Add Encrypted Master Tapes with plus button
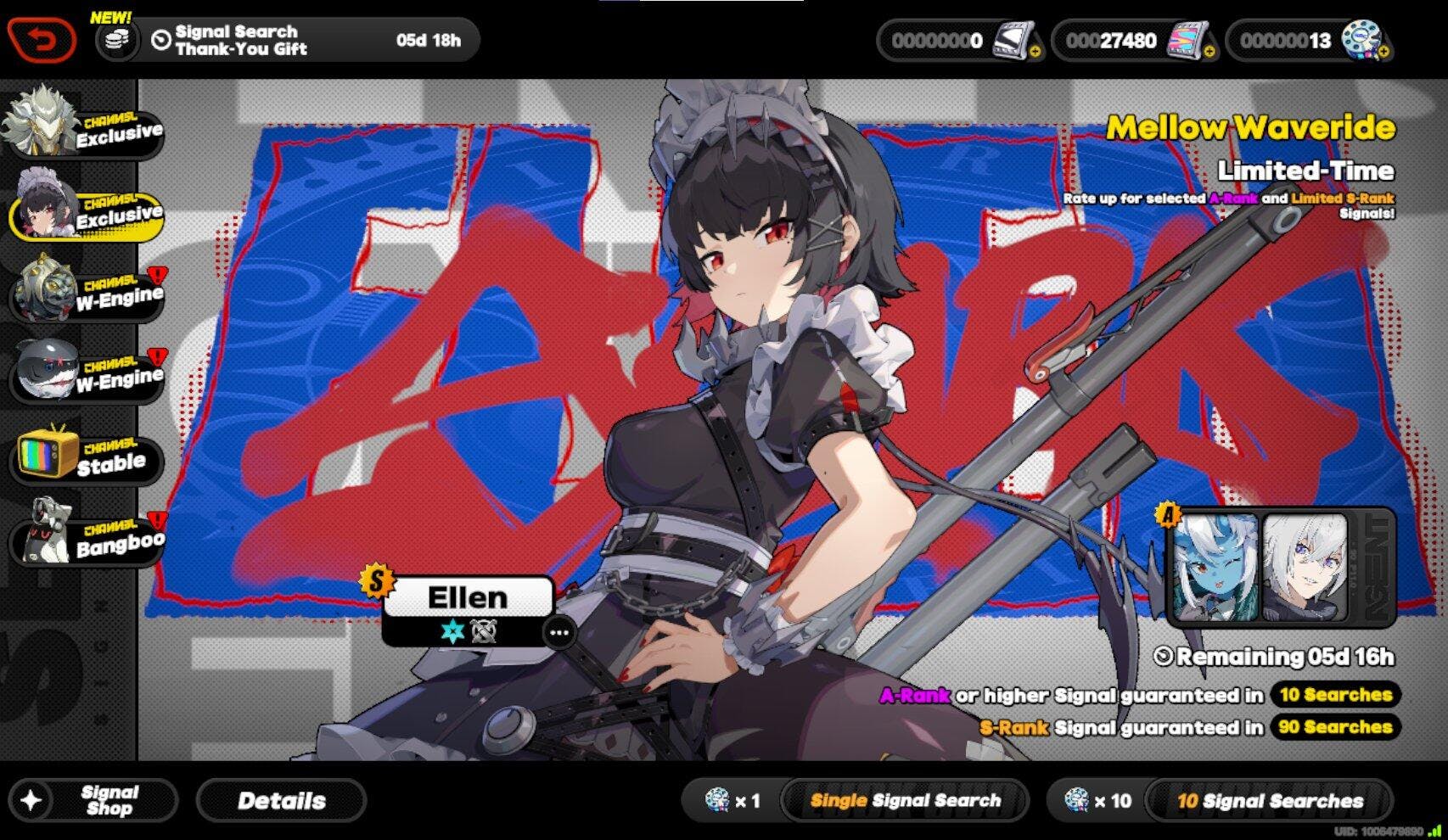This screenshot has height=840, width=1448. (1383, 52)
